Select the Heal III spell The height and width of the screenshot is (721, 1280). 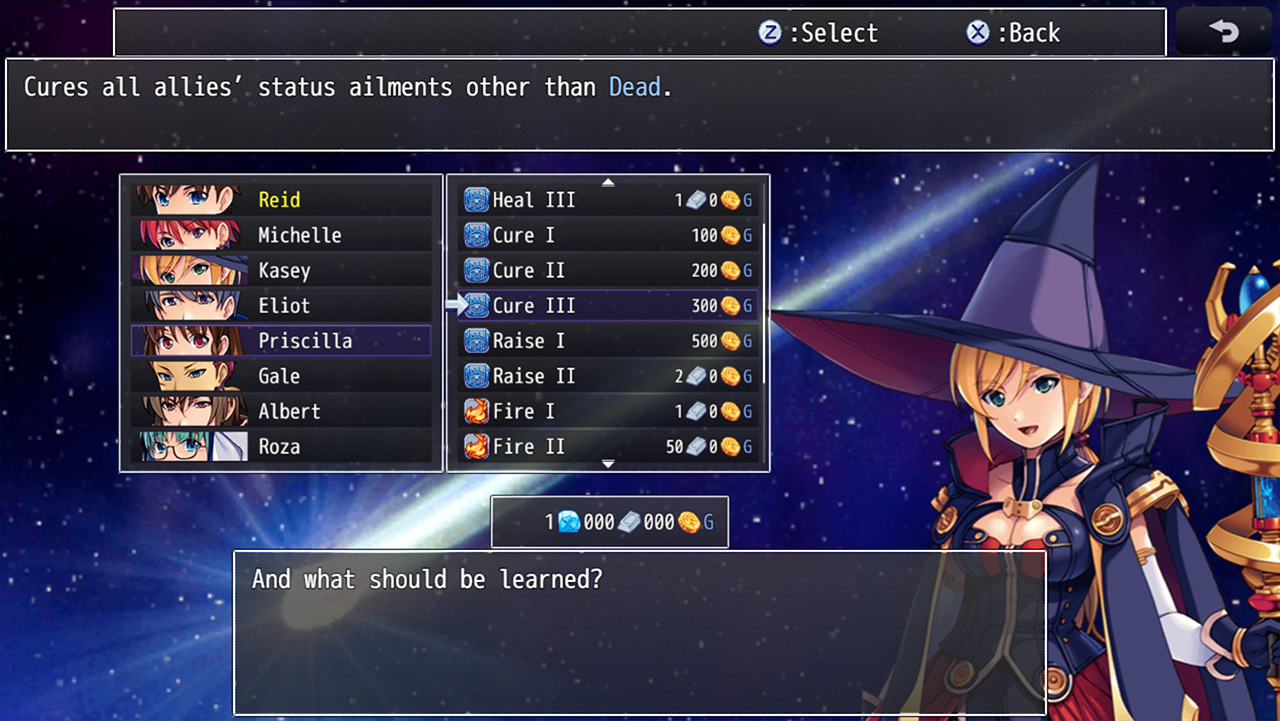click(607, 200)
